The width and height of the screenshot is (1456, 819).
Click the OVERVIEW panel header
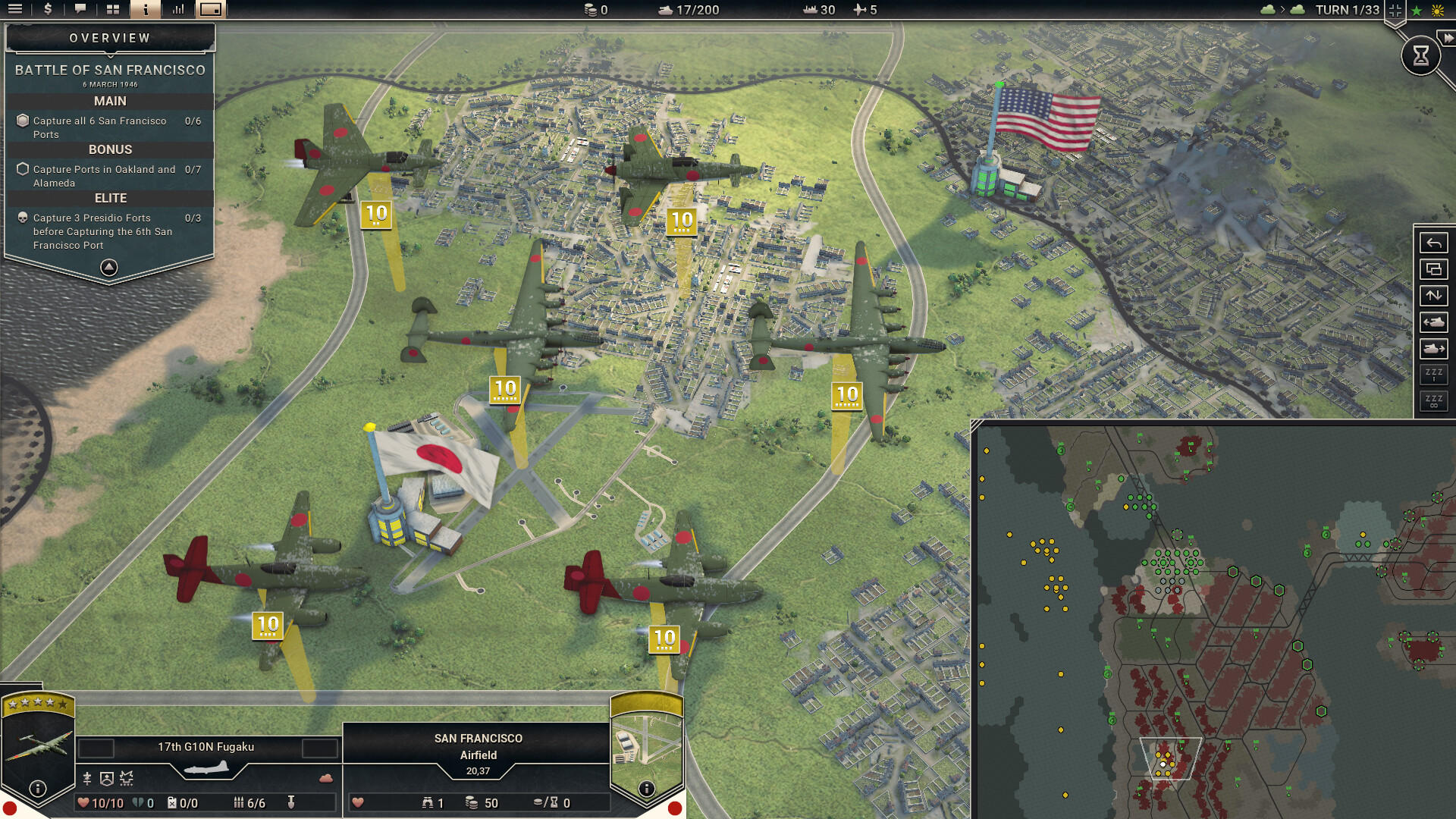(109, 36)
